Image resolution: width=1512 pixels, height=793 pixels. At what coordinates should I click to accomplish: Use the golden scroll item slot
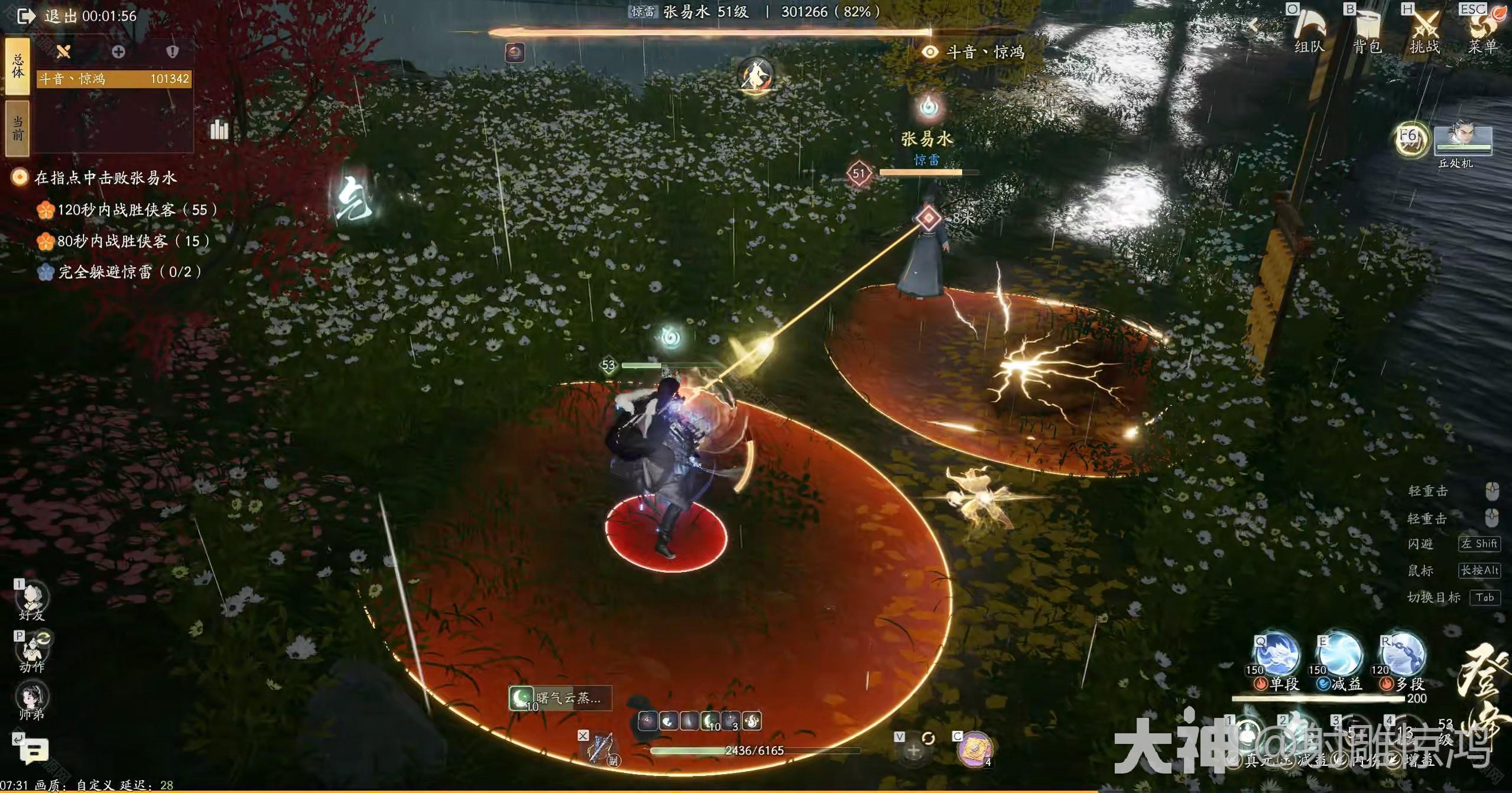[974, 750]
